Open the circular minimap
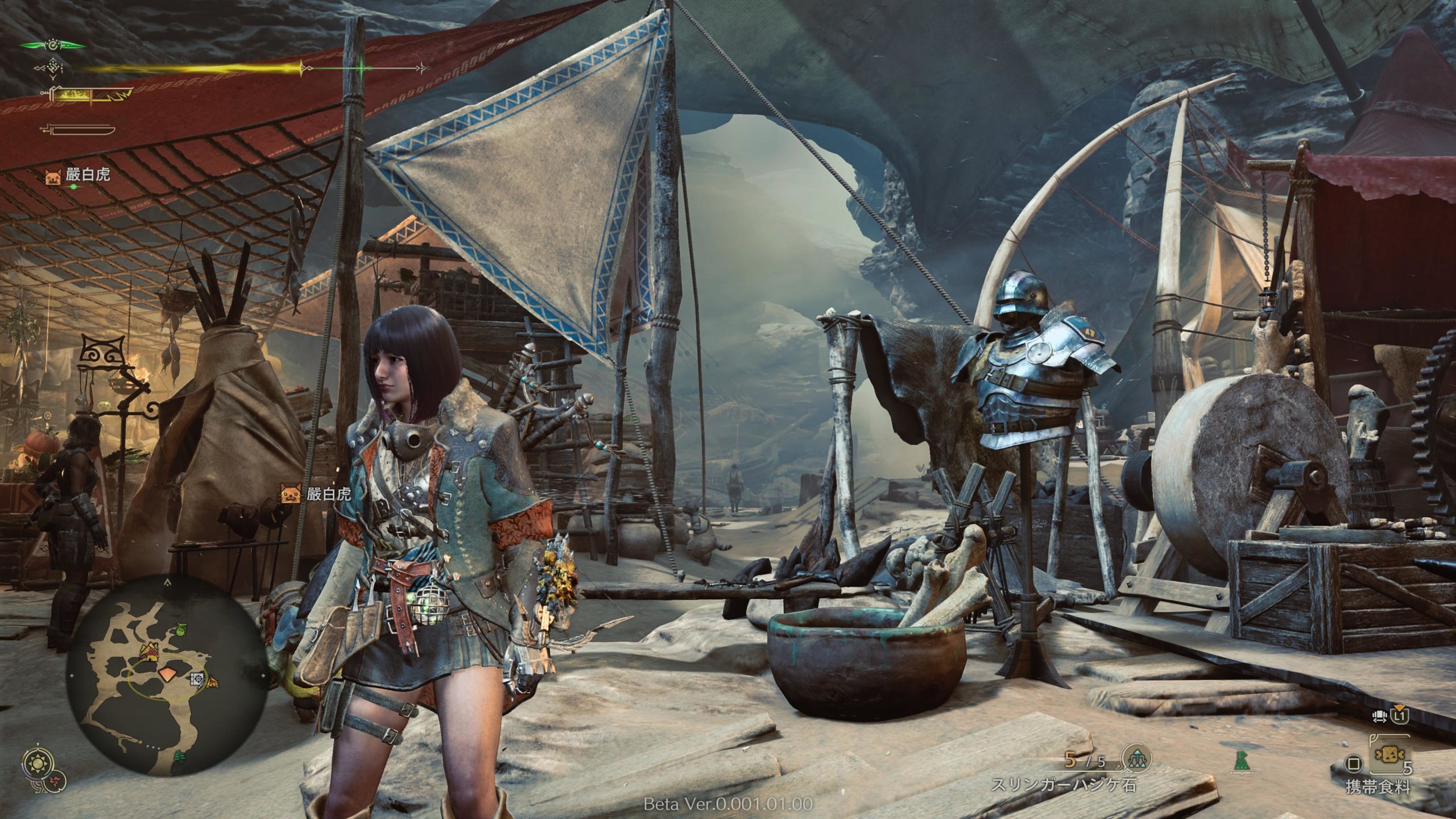 click(166, 675)
